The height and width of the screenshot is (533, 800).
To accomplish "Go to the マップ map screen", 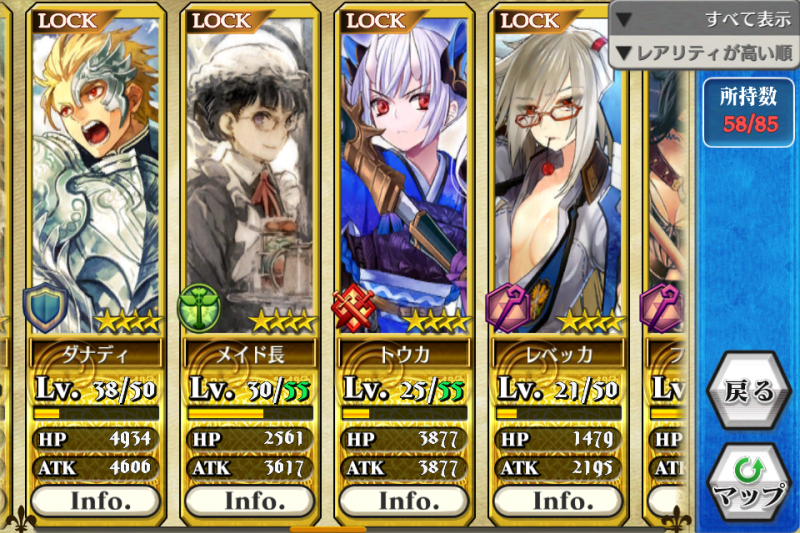I will [x=748, y=482].
